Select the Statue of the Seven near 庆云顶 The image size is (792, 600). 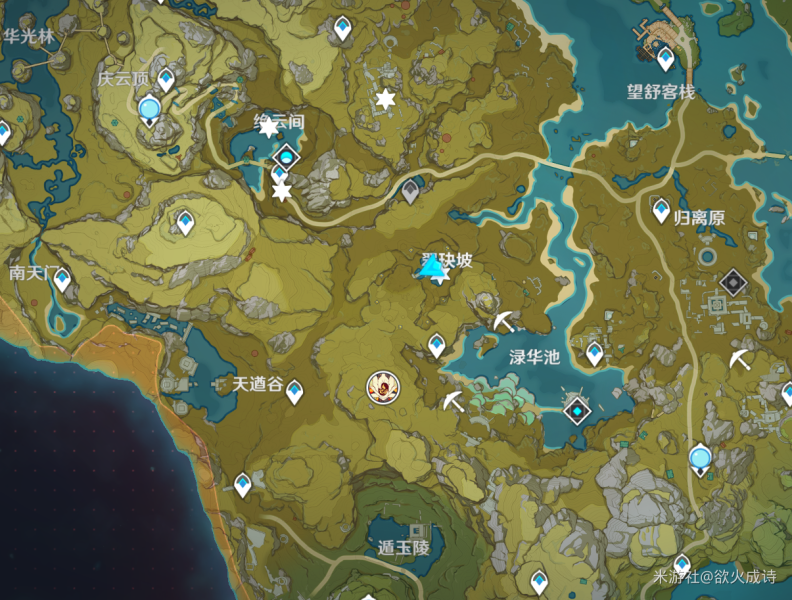pyautogui.click(x=150, y=108)
